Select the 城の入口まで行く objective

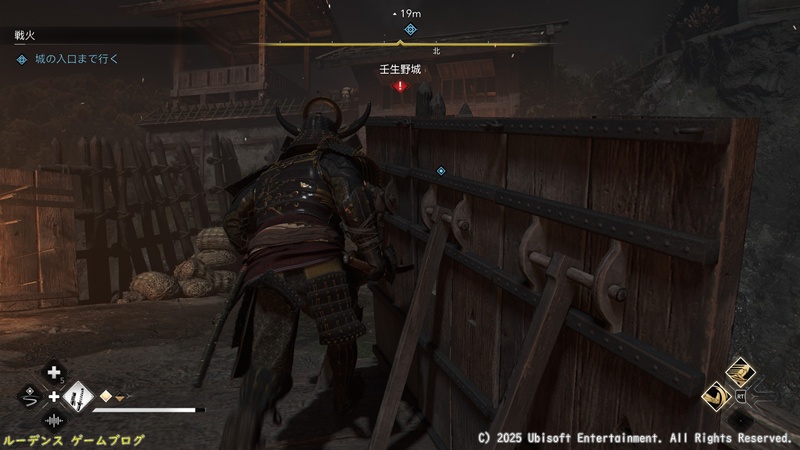(x=68, y=59)
